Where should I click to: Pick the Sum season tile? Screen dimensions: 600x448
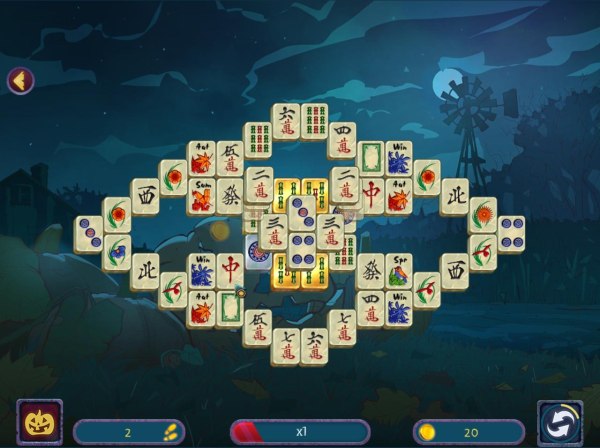(202, 194)
